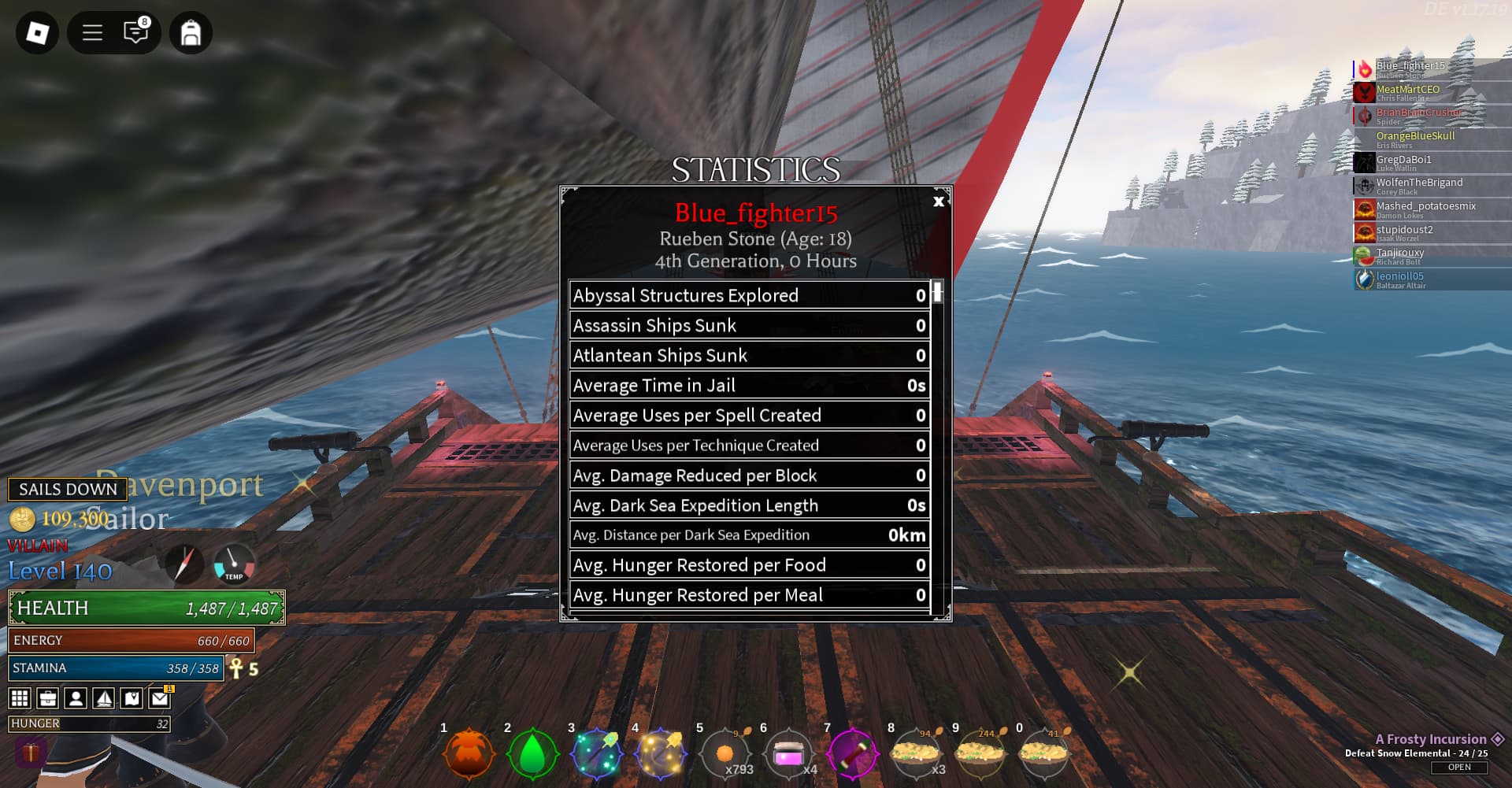The height and width of the screenshot is (788, 1512).
Task: Select the character profile icon
Action: point(75,697)
